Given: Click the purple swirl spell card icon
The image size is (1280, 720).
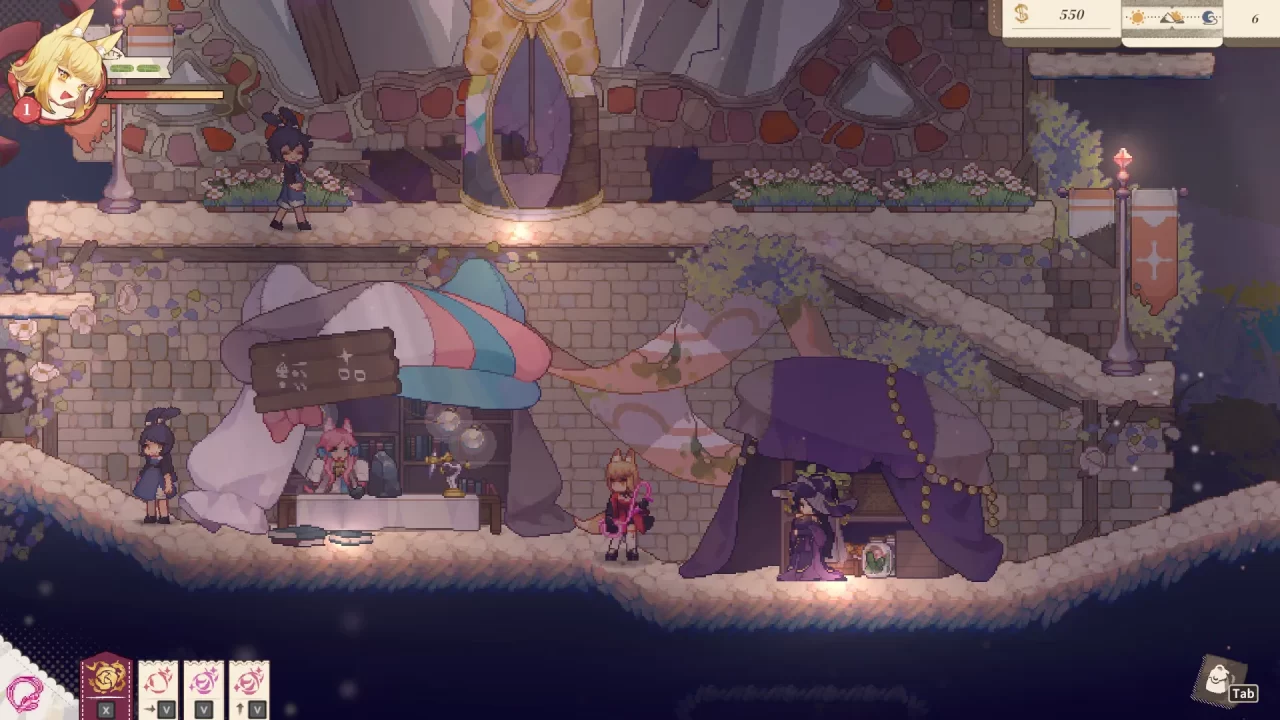Looking at the screenshot, I should (205, 683).
